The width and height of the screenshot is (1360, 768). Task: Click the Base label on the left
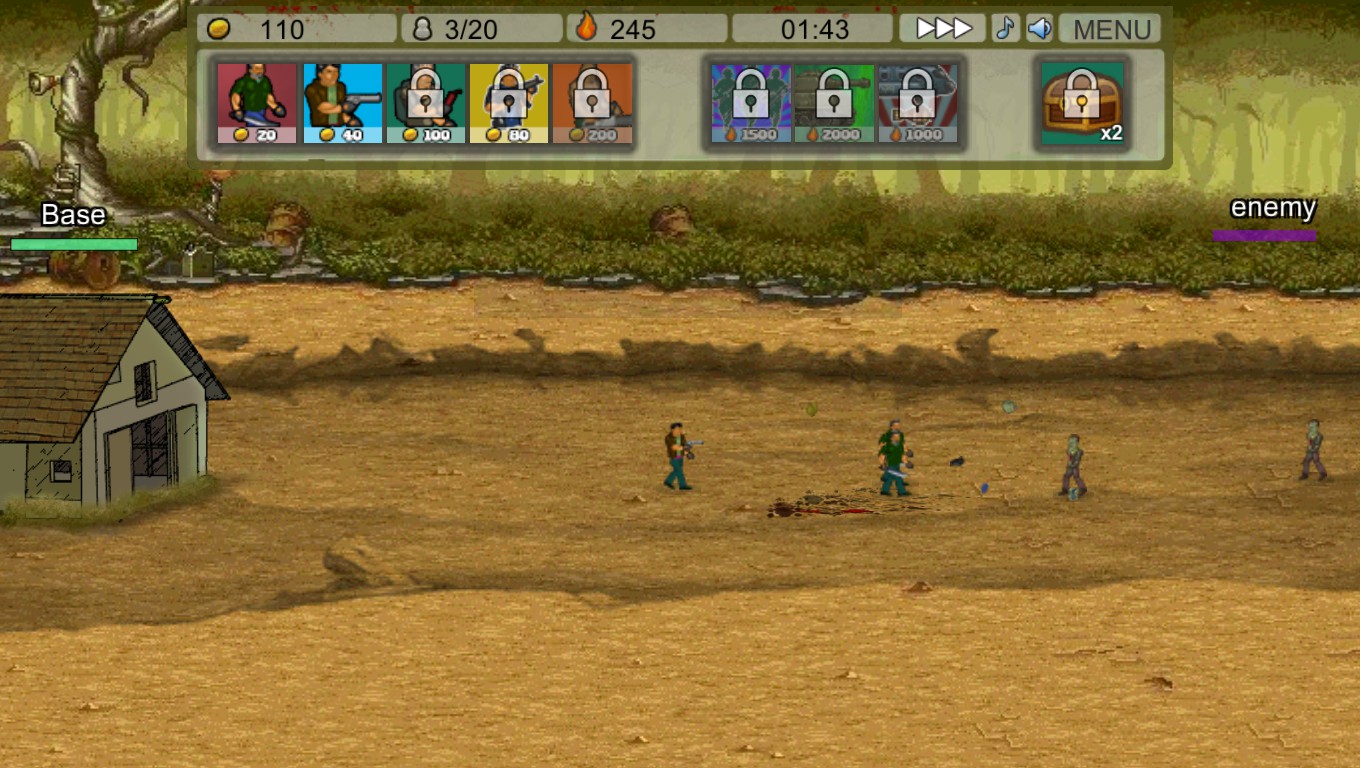[x=73, y=215]
